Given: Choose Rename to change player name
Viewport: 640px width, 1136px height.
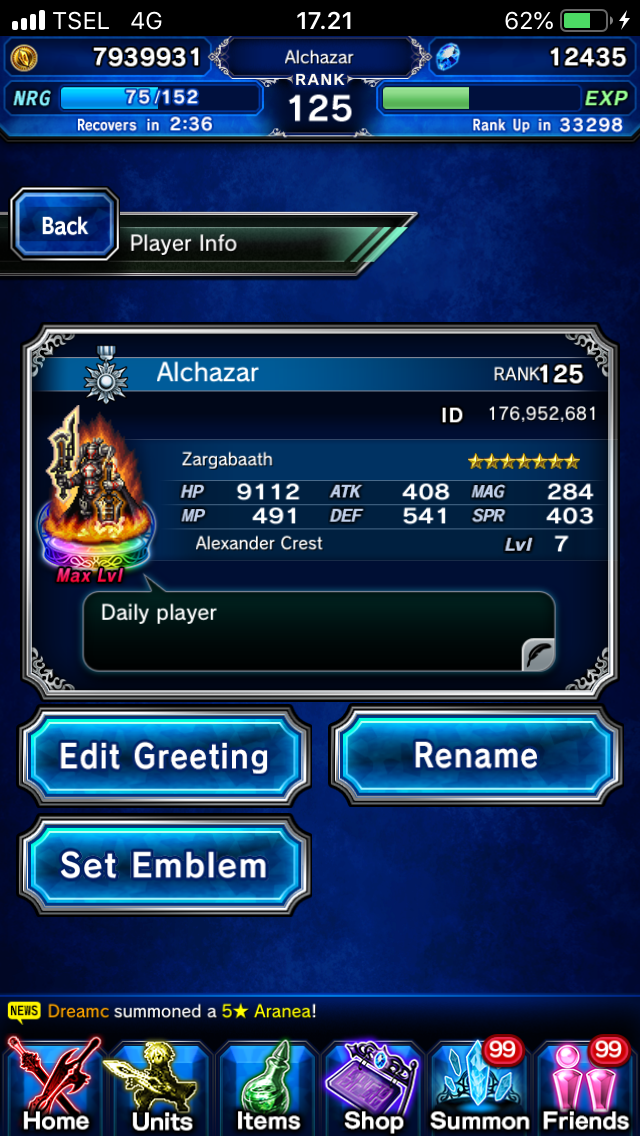Looking at the screenshot, I should (475, 756).
